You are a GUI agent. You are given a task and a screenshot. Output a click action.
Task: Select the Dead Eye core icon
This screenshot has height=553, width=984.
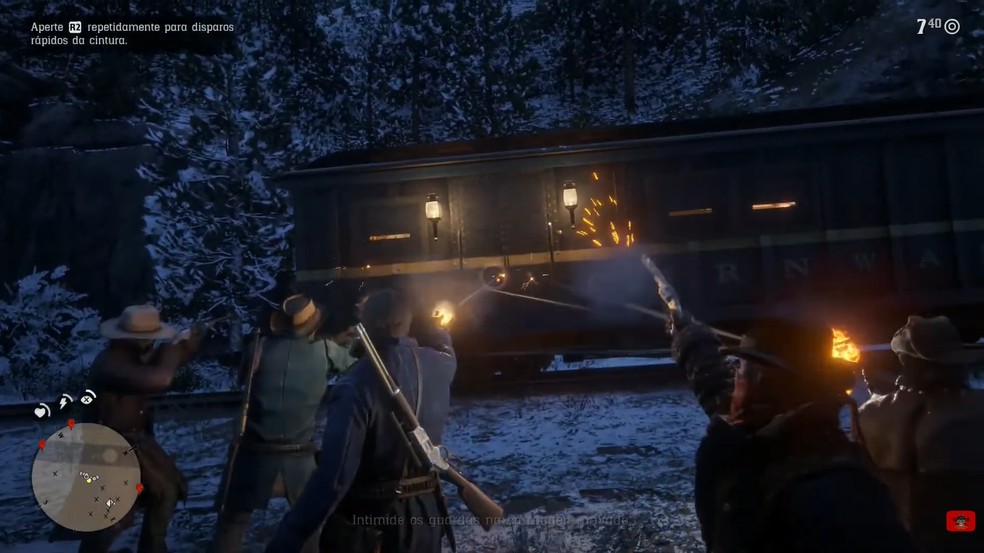pyautogui.click(x=88, y=397)
